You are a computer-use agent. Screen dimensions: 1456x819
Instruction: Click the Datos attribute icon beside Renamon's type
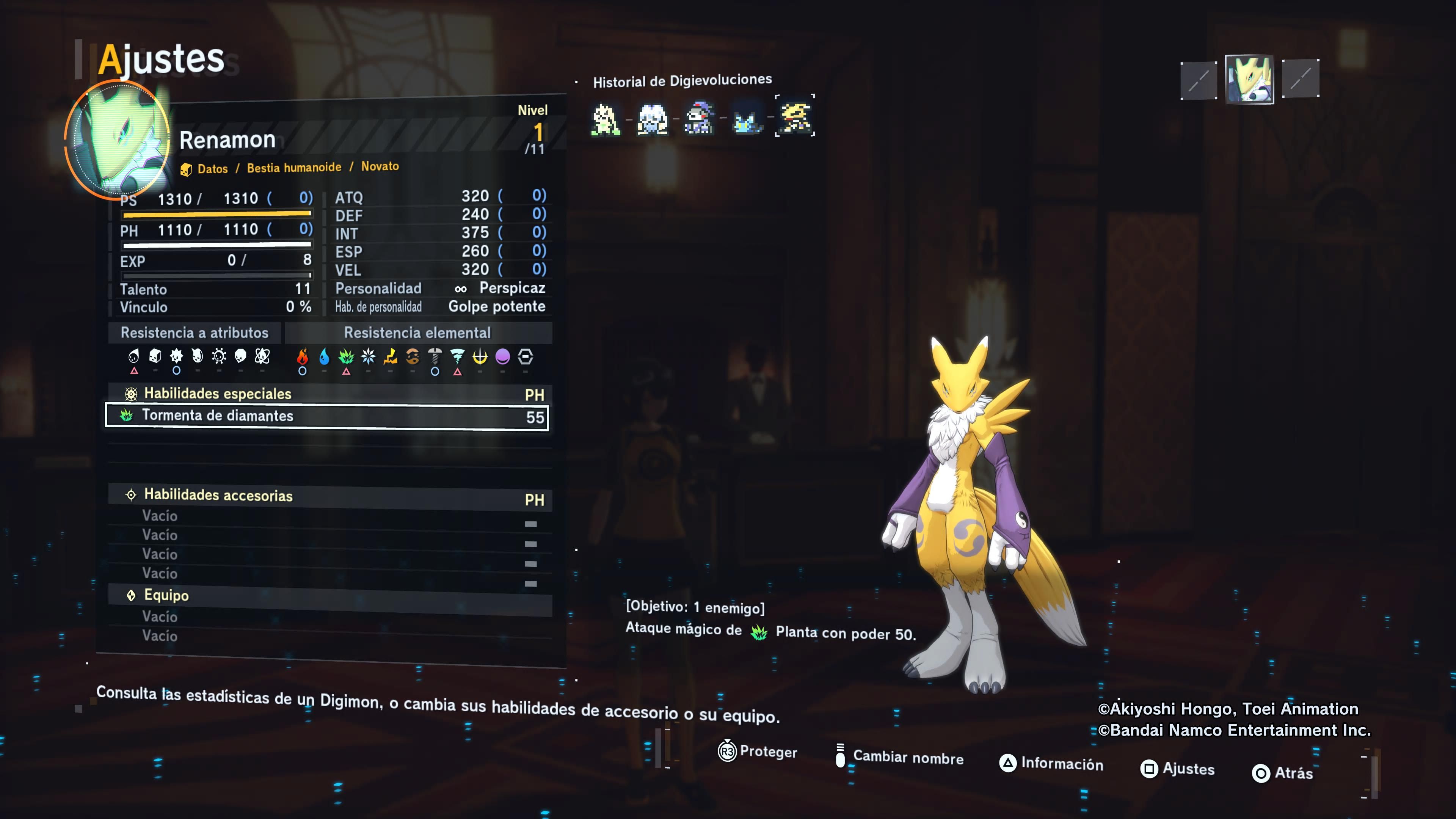187,168
